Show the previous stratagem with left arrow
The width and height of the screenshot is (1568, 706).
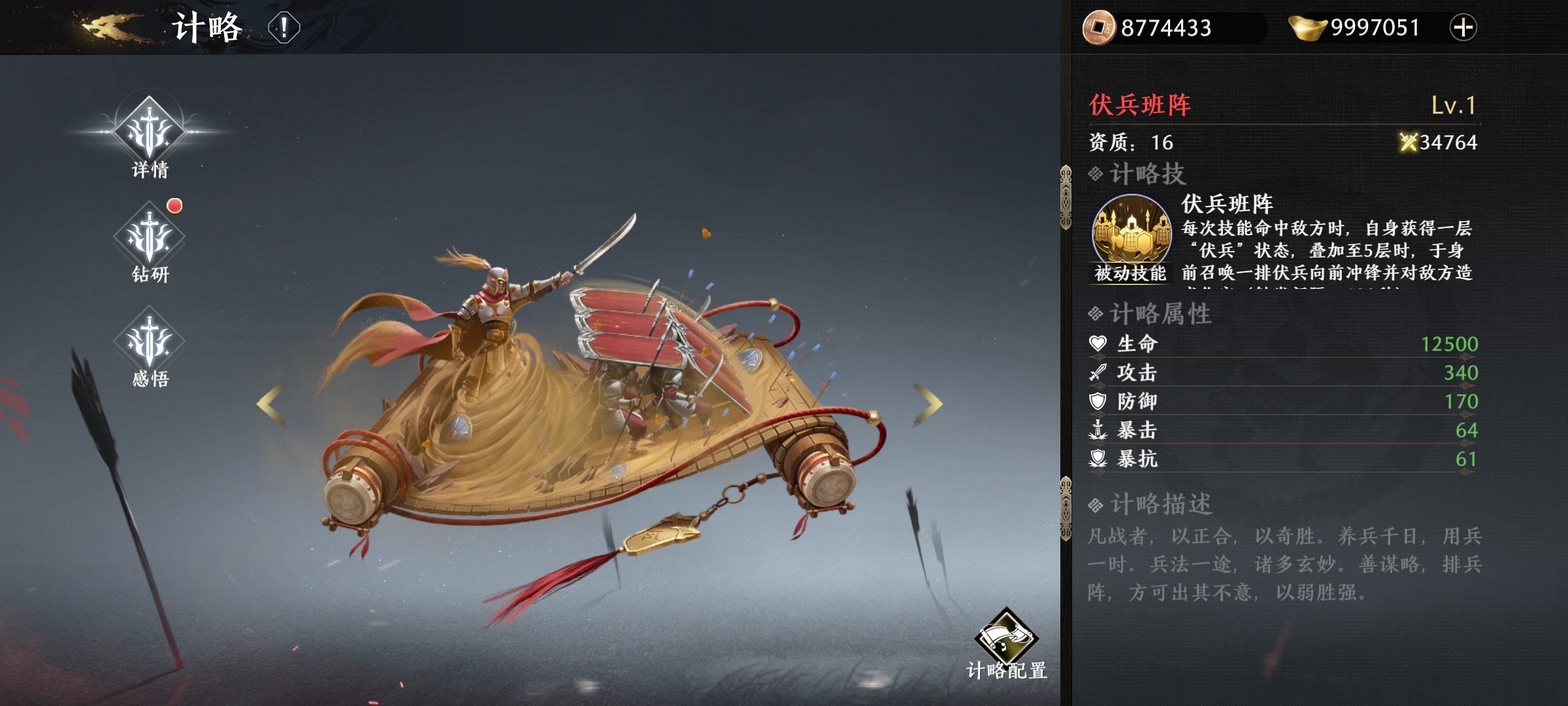tap(271, 405)
